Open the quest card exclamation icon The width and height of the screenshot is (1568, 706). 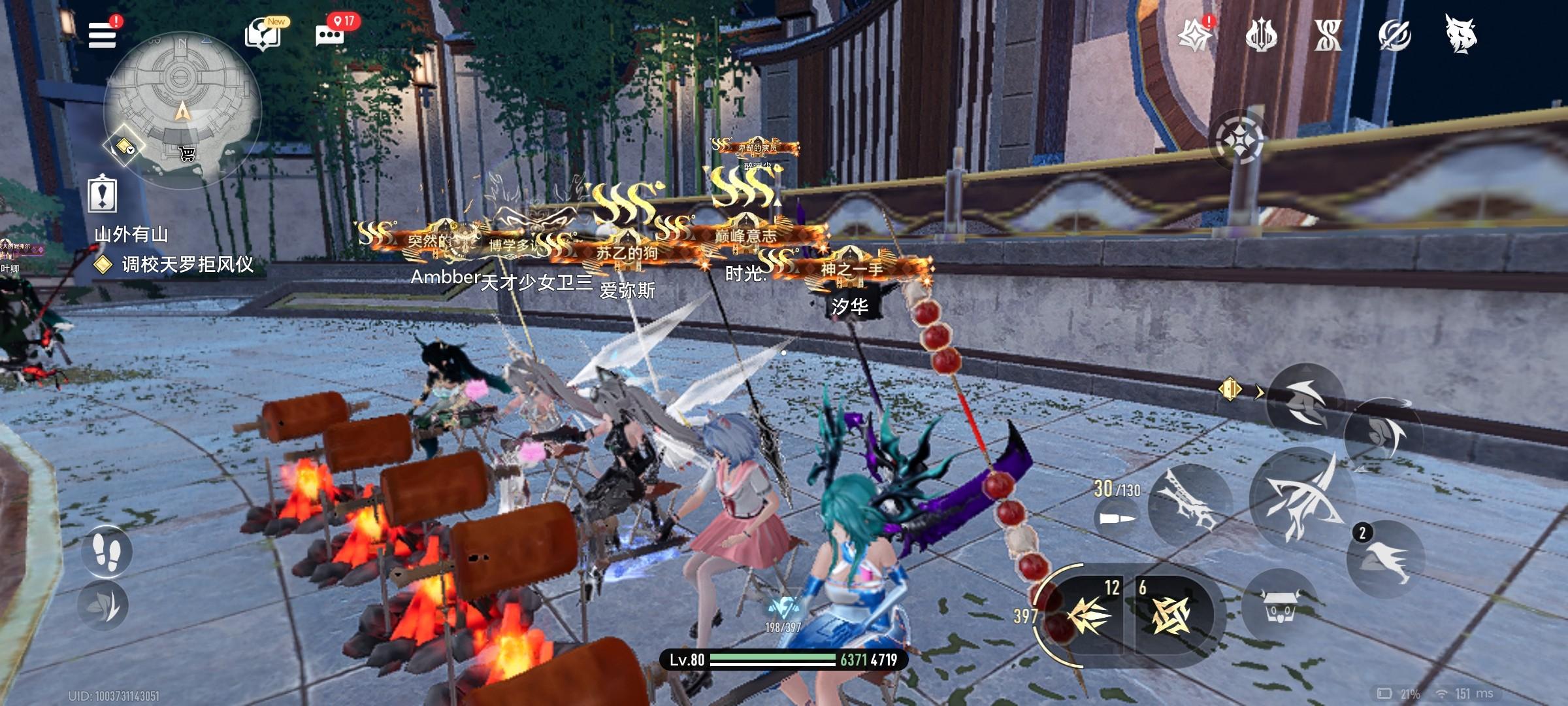pos(103,194)
